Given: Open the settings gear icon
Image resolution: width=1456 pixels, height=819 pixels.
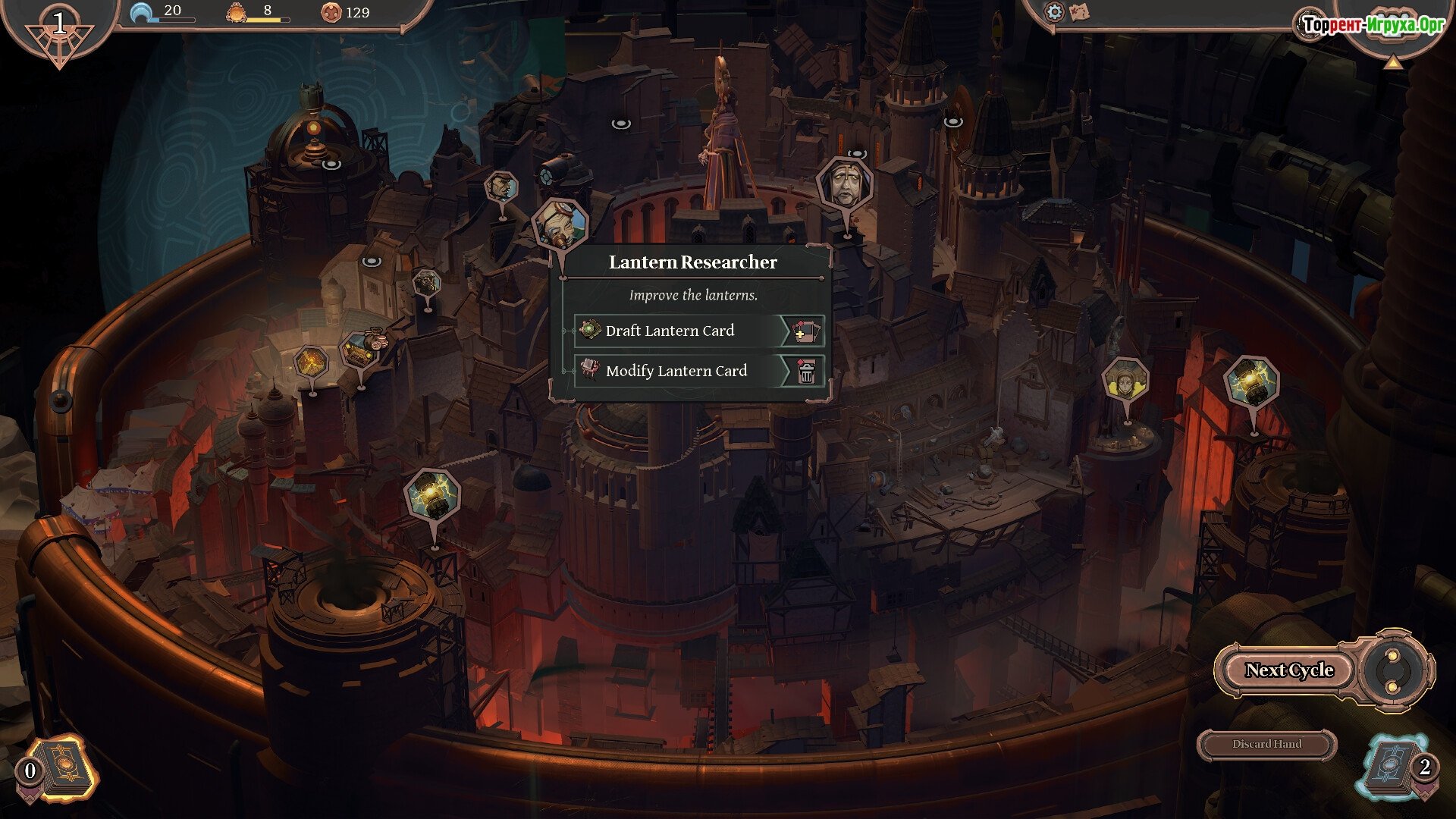Looking at the screenshot, I should coord(1054,11).
